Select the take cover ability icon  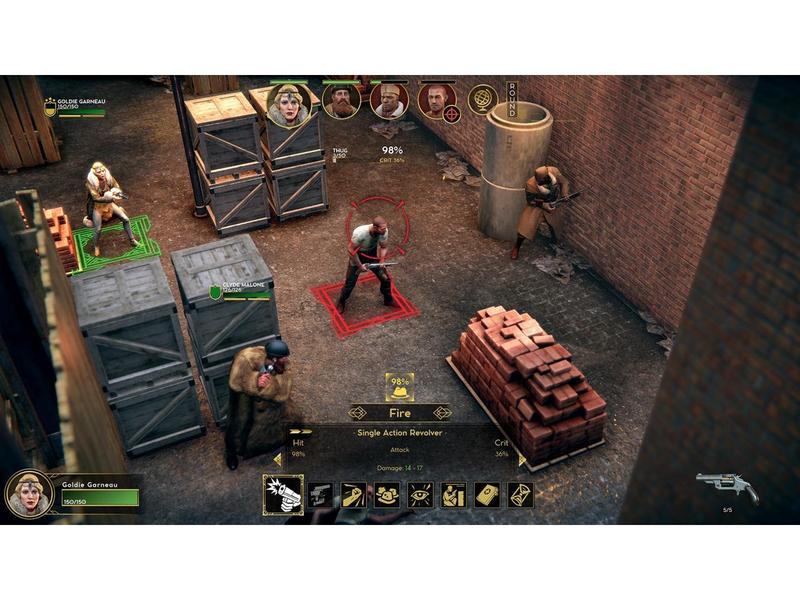click(x=453, y=494)
